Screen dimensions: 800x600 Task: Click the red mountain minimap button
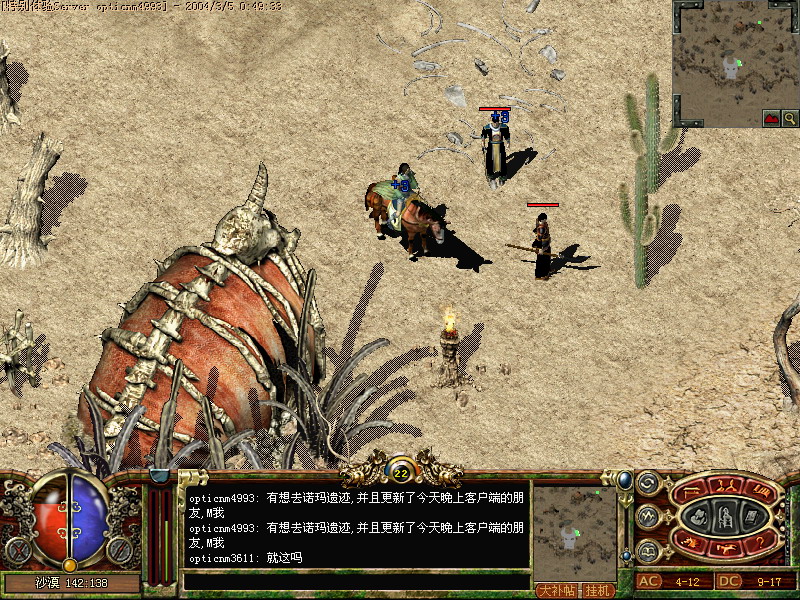[771, 118]
